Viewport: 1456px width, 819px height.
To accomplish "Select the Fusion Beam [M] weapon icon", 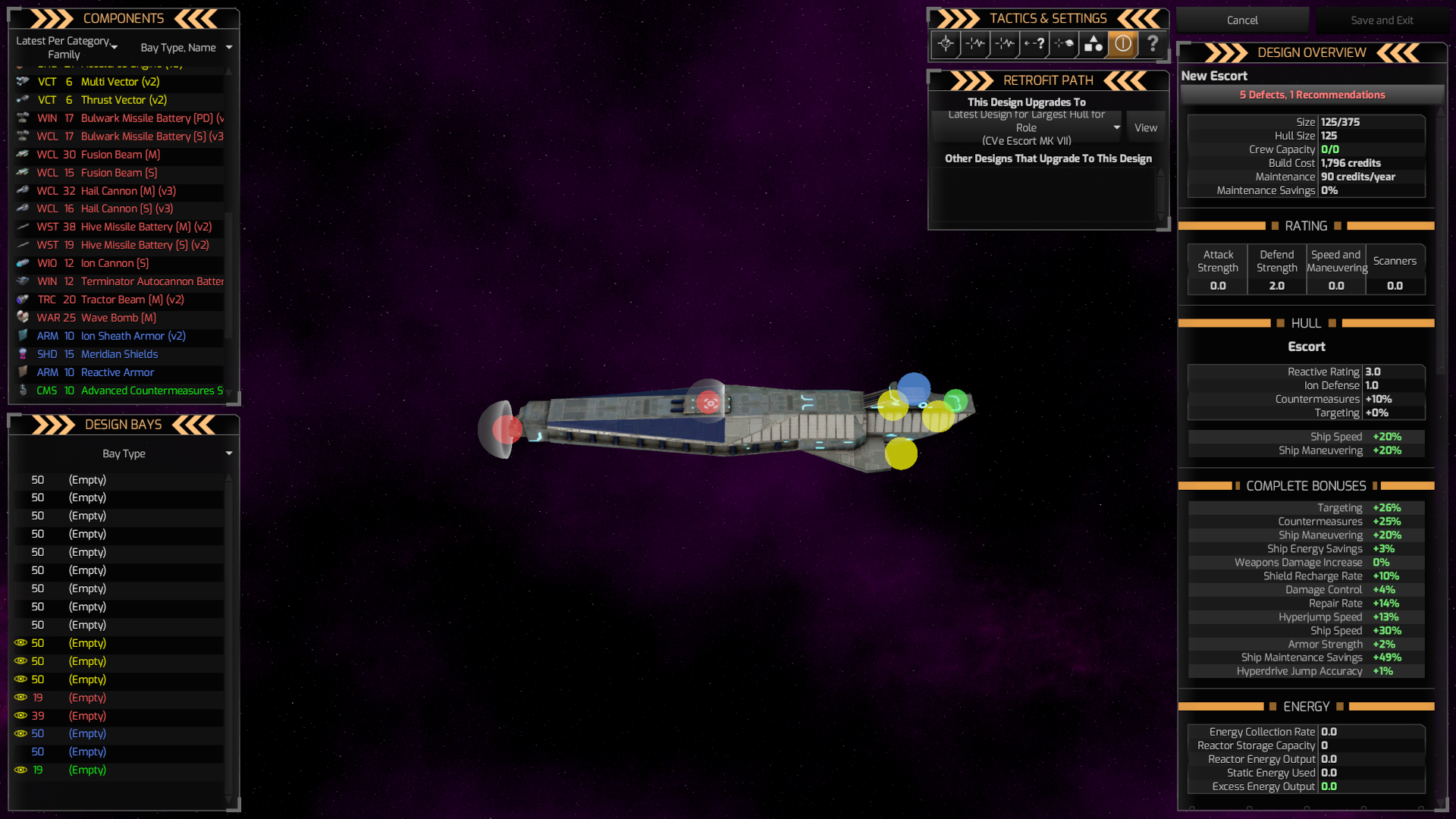I will coord(22,155).
